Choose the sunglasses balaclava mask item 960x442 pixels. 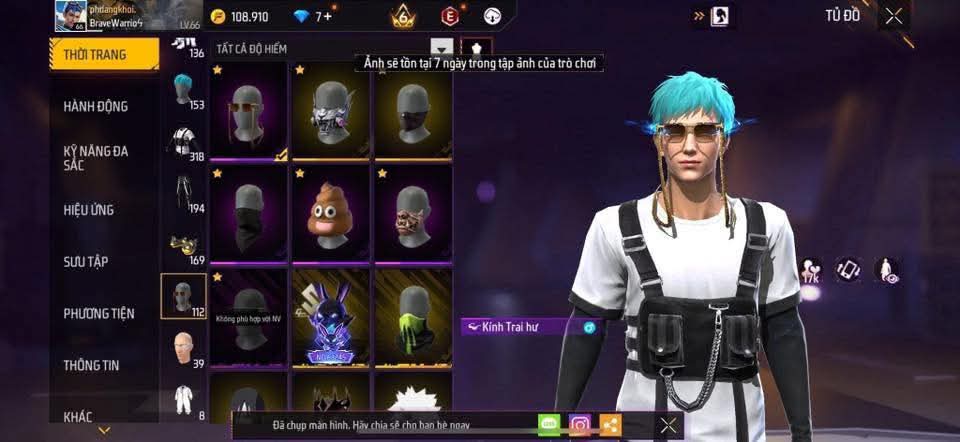pyautogui.click(x=248, y=110)
